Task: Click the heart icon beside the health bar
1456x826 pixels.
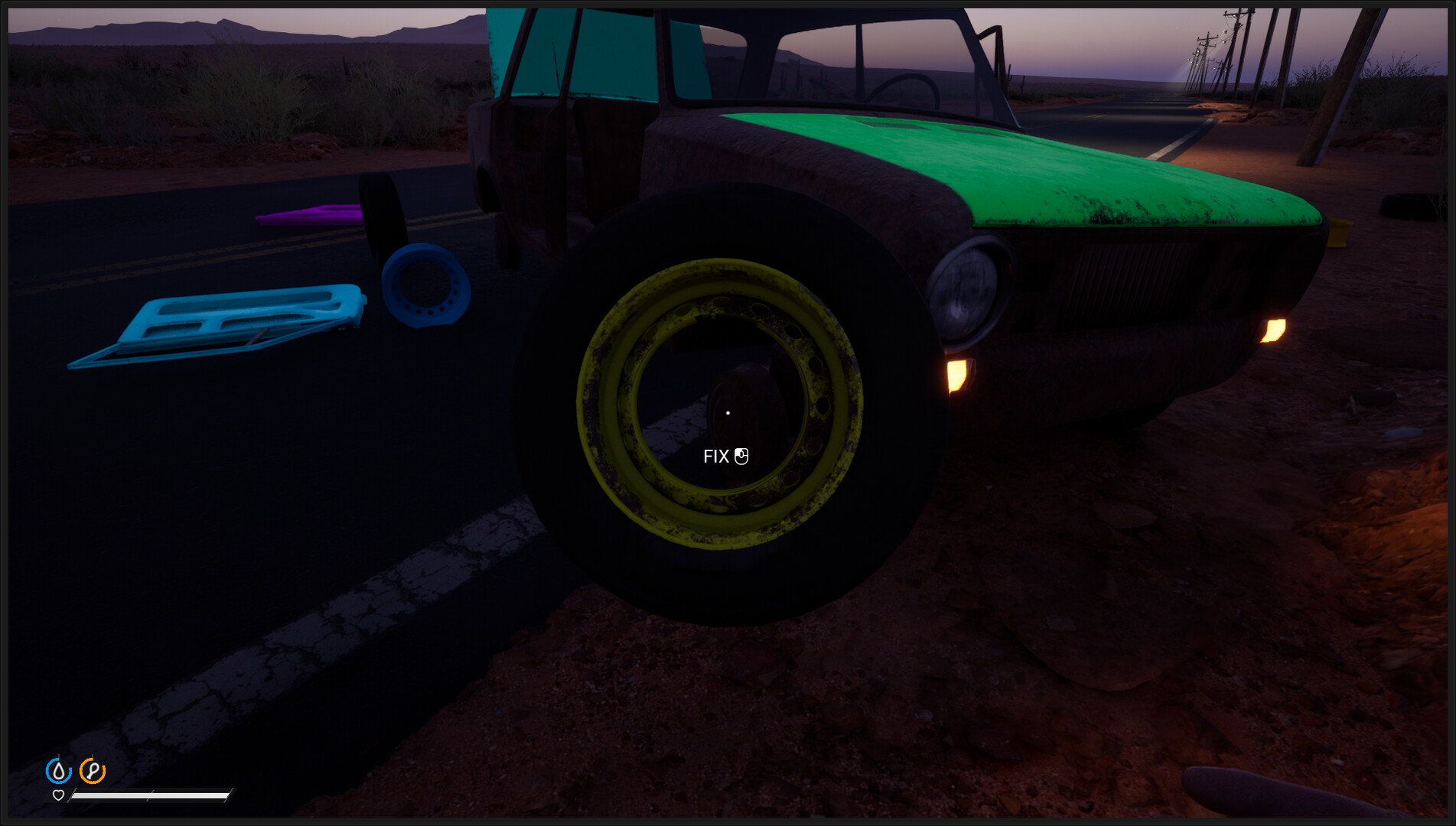Action: [59, 795]
